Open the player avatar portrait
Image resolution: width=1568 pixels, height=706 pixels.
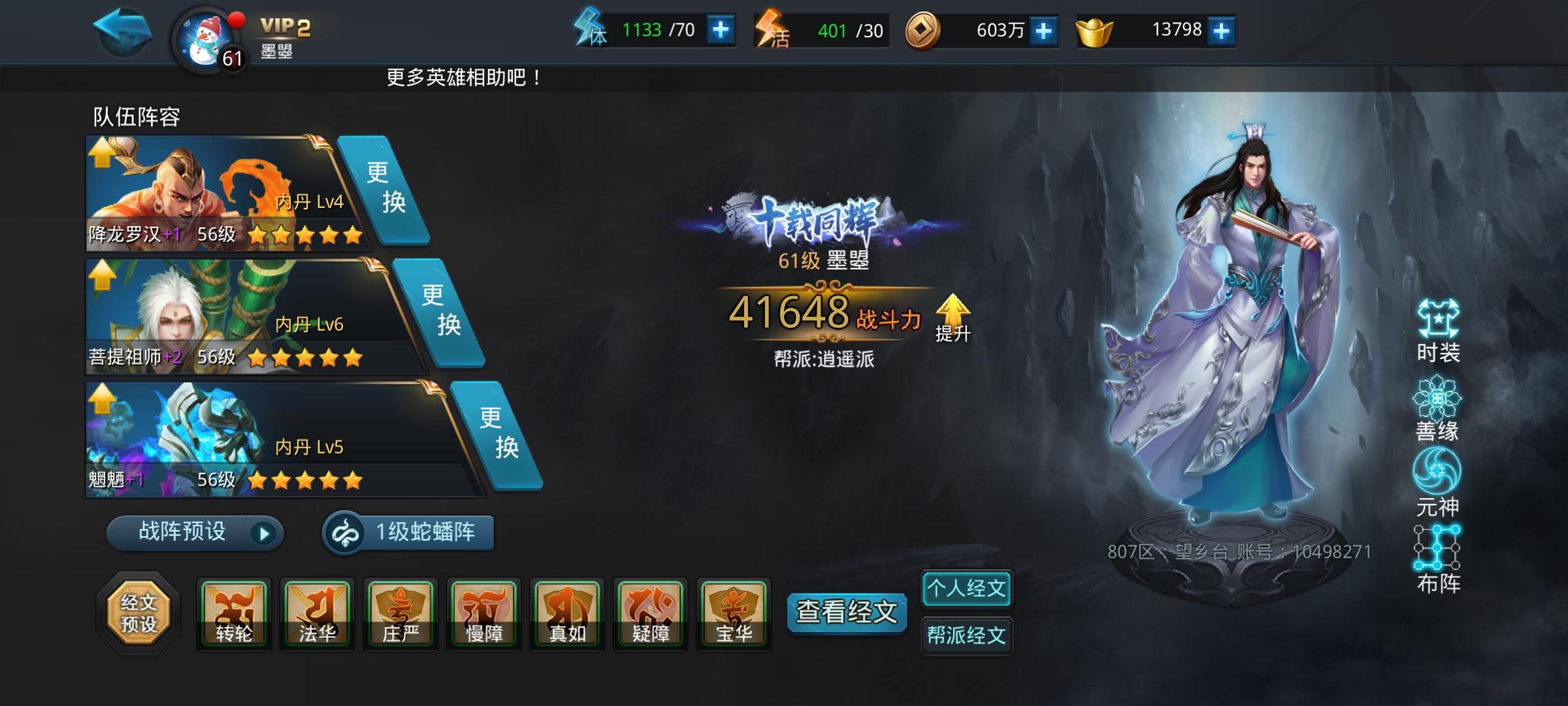204,36
